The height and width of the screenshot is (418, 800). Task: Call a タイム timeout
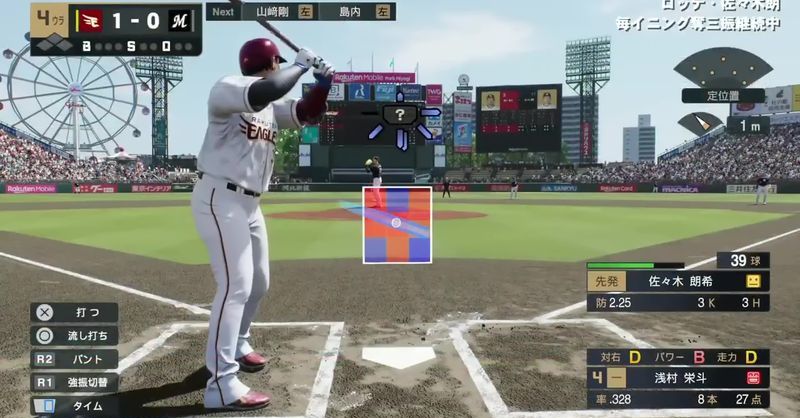coord(73,404)
